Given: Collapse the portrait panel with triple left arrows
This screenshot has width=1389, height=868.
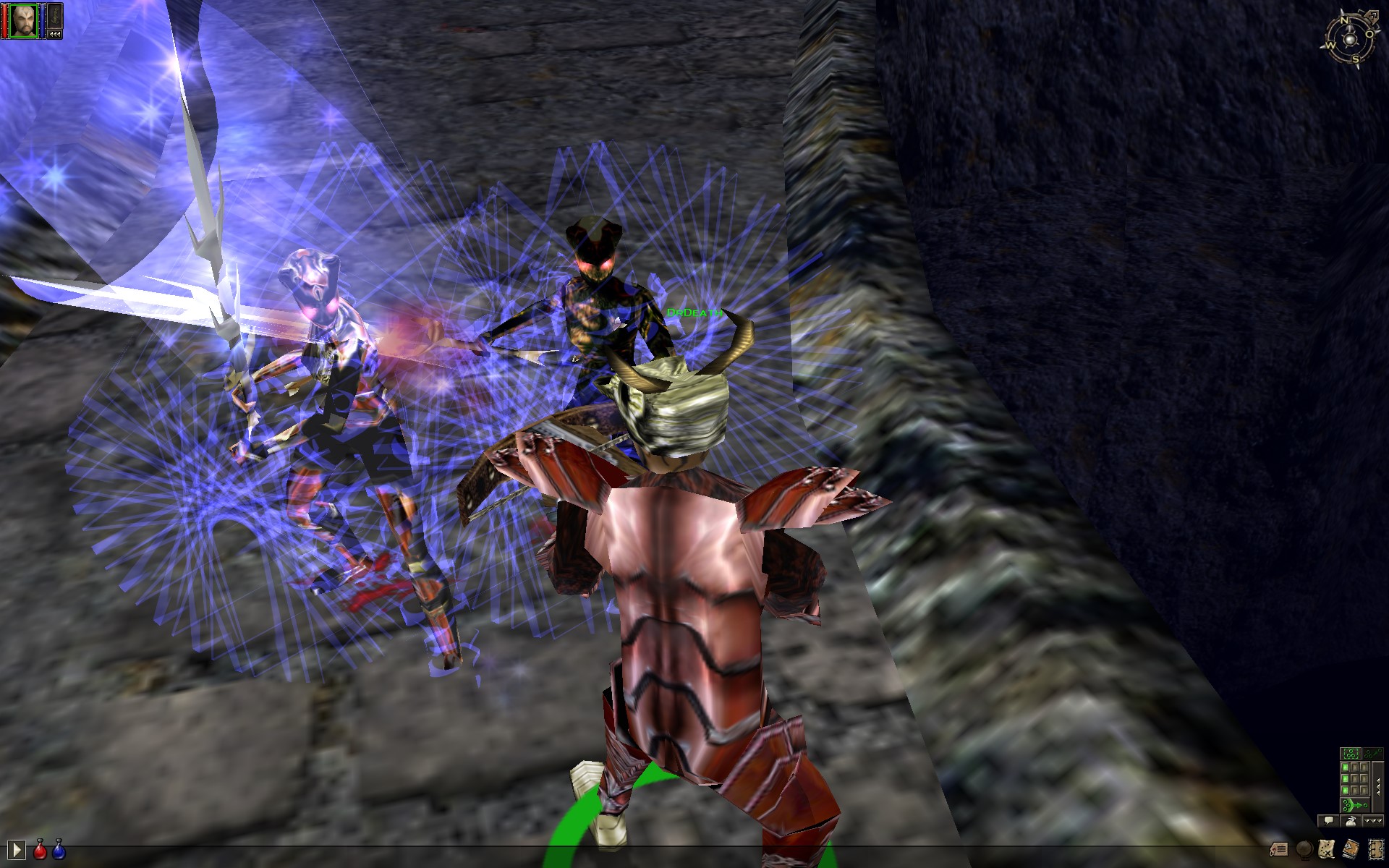Looking at the screenshot, I should click(x=55, y=34).
